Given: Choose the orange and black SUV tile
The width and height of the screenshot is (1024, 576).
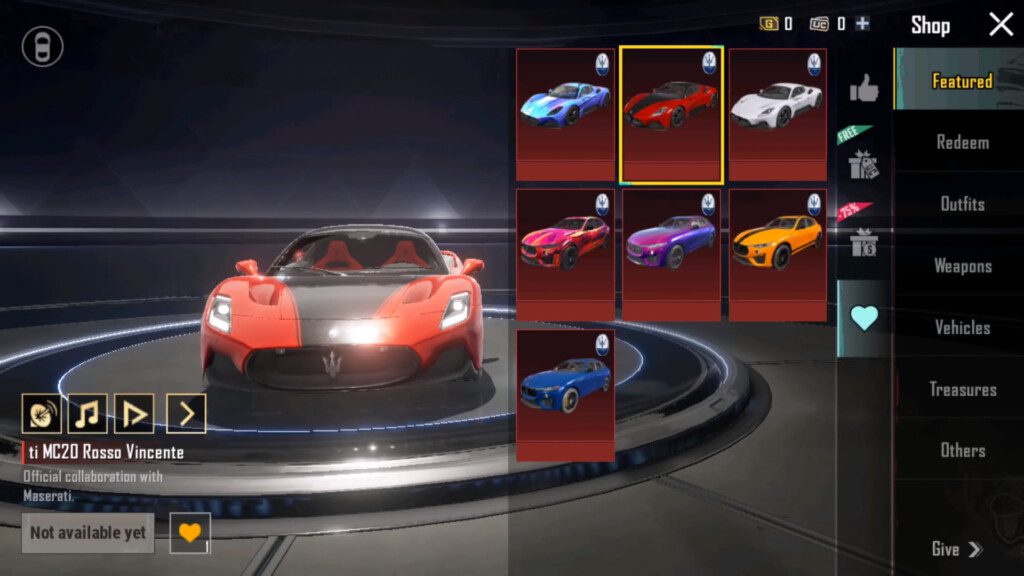Looking at the screenshot, I should [x=777, y=254].
